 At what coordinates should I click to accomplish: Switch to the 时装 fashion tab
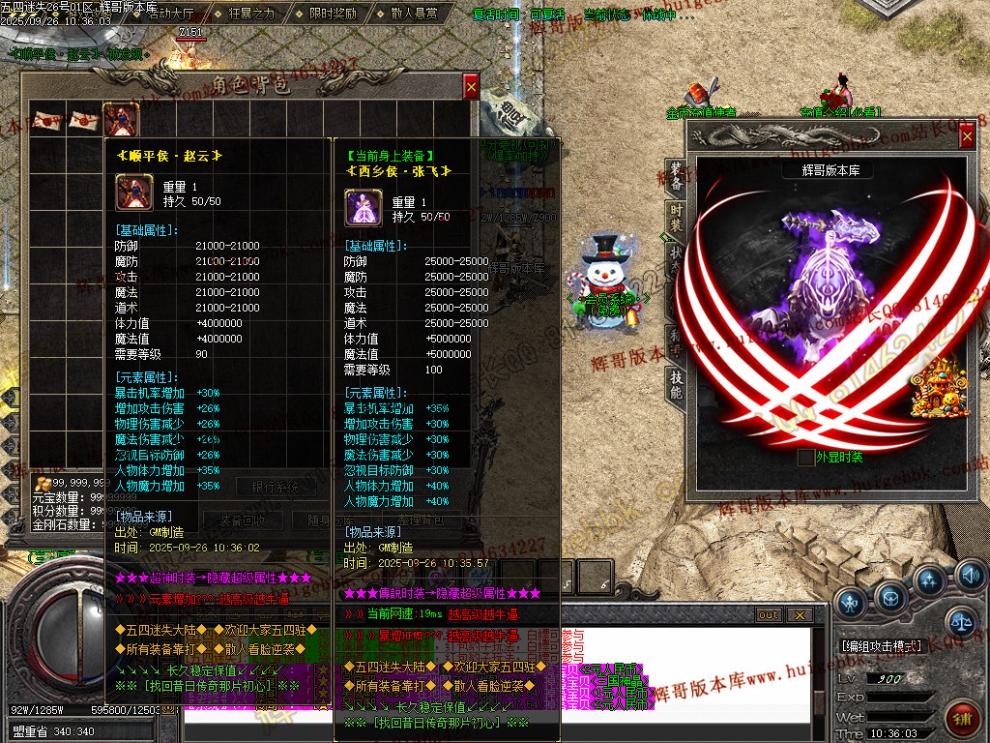coord(677,217)
